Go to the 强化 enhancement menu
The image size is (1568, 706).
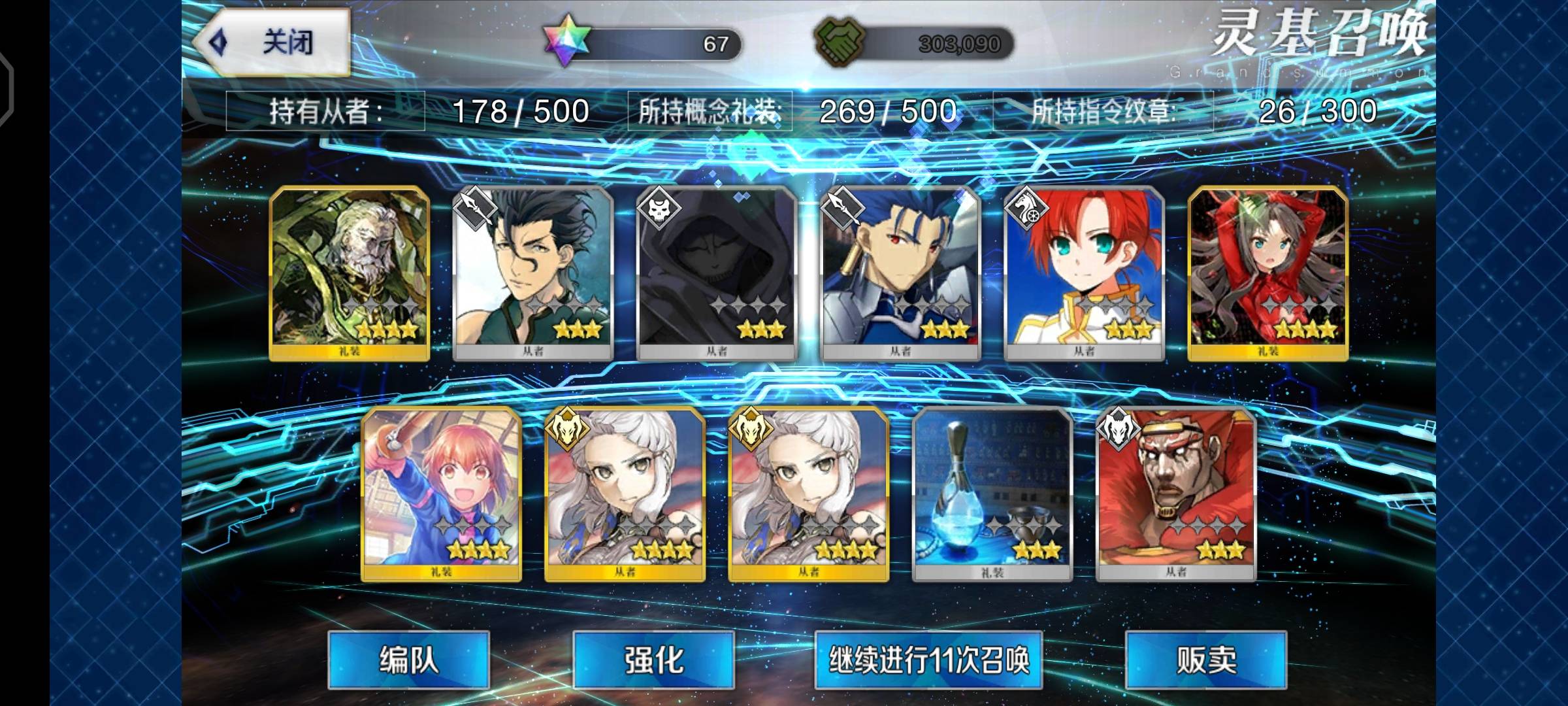(x=653, y=660)
